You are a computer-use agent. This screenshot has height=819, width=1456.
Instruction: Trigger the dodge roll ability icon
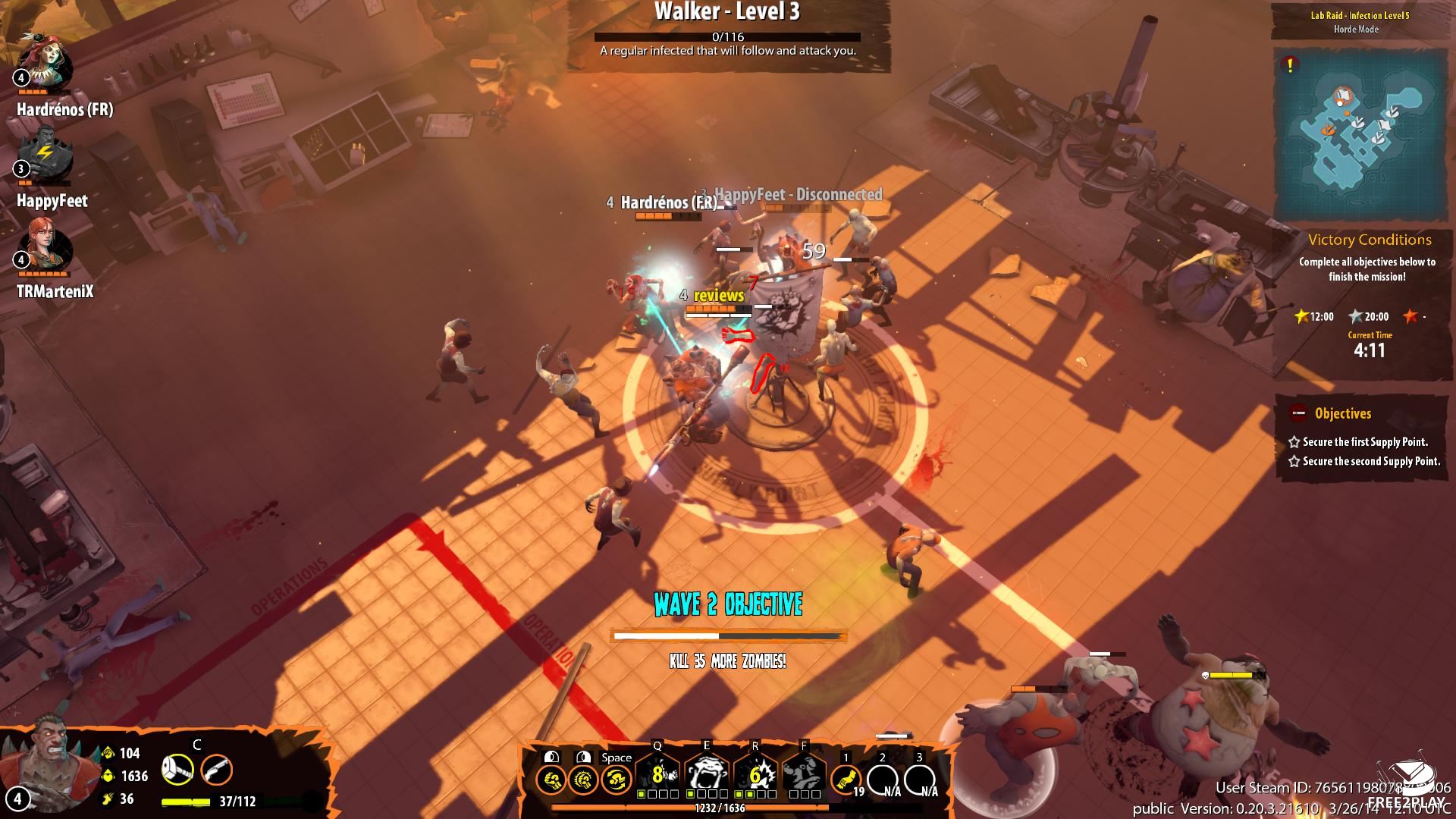pyautogui.click(x=617, y=779)
